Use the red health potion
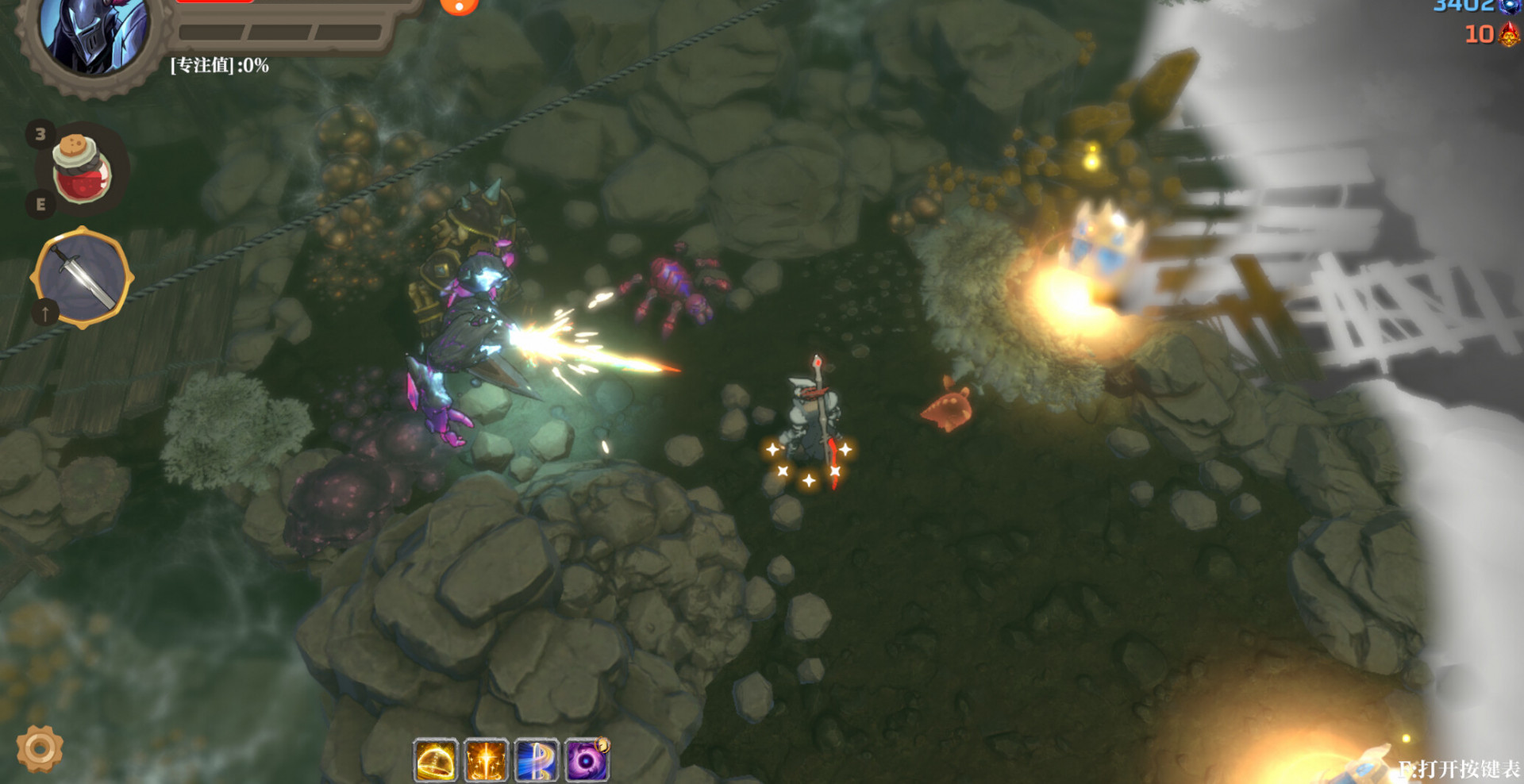The height and width of the screenshot is (784, 1524). (x=82, y=169)
